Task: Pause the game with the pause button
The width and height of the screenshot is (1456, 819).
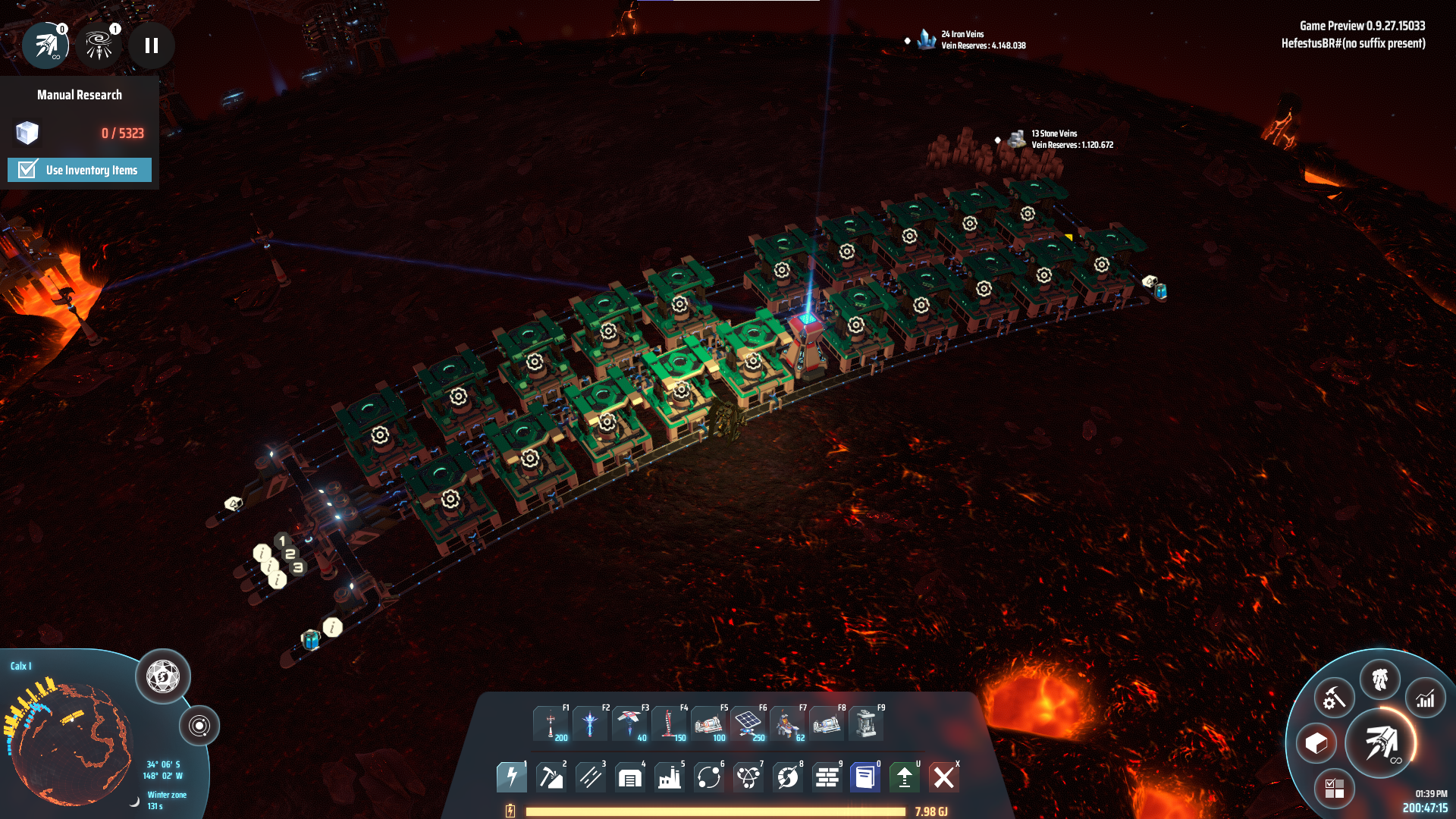Action: pos(152,45)
